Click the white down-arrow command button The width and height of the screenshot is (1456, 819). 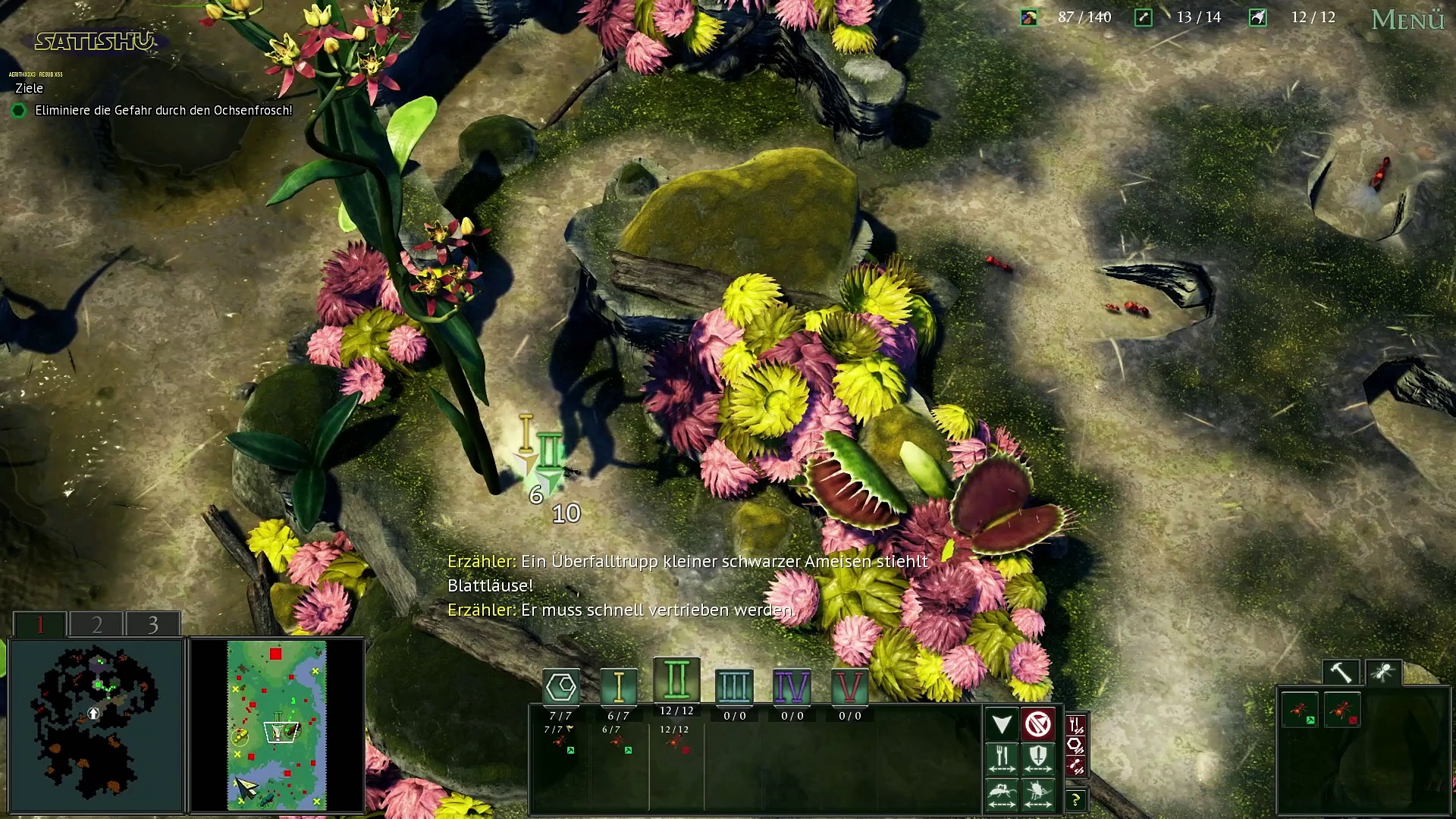click(1002, 724)
